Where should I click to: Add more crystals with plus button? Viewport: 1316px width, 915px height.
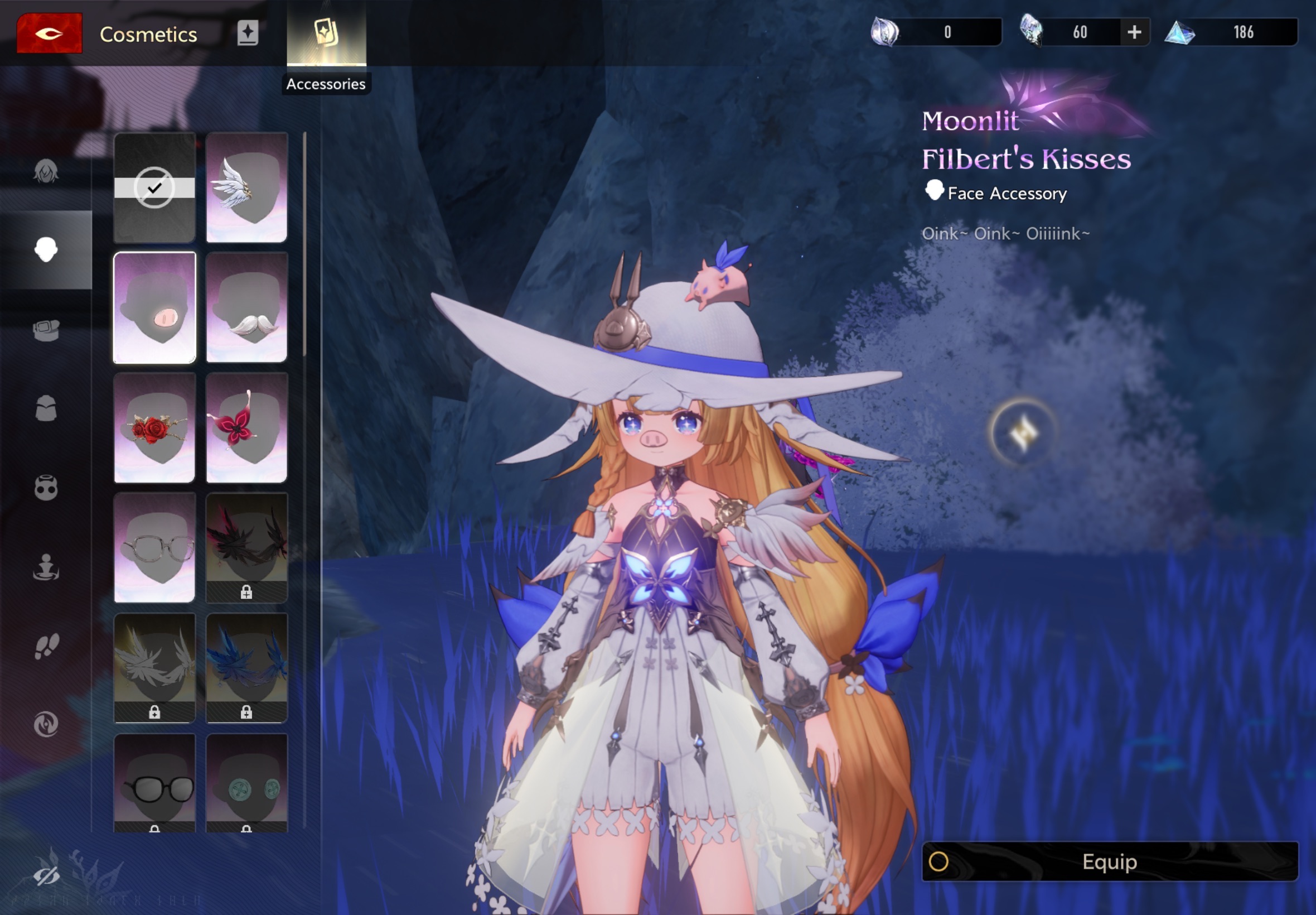[x=1134, y=32]
